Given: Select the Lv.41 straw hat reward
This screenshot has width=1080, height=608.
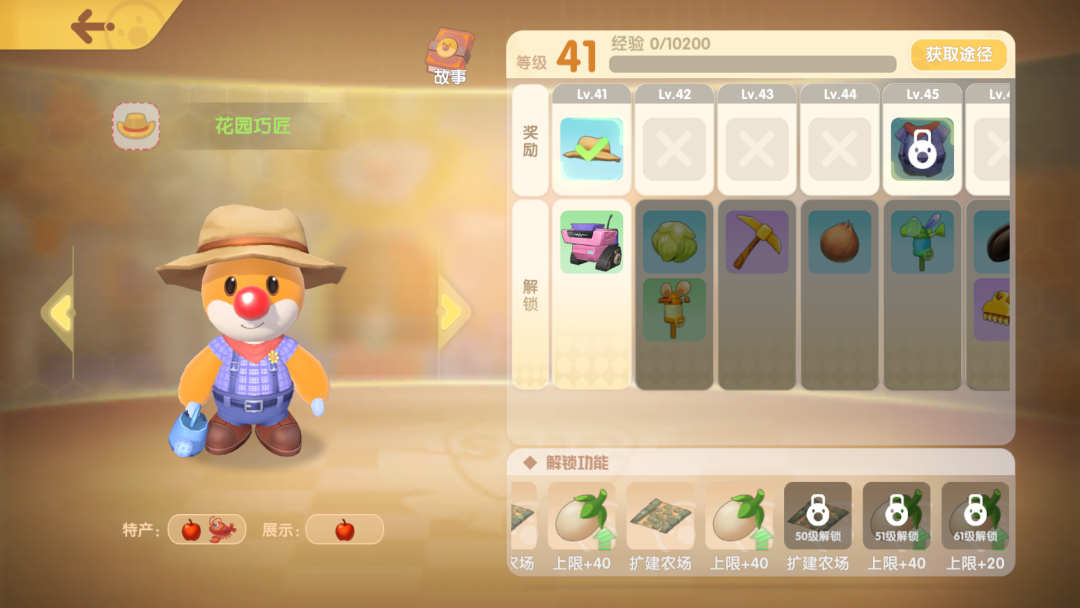Looking at the screenshot, I should tap(591, 149).
